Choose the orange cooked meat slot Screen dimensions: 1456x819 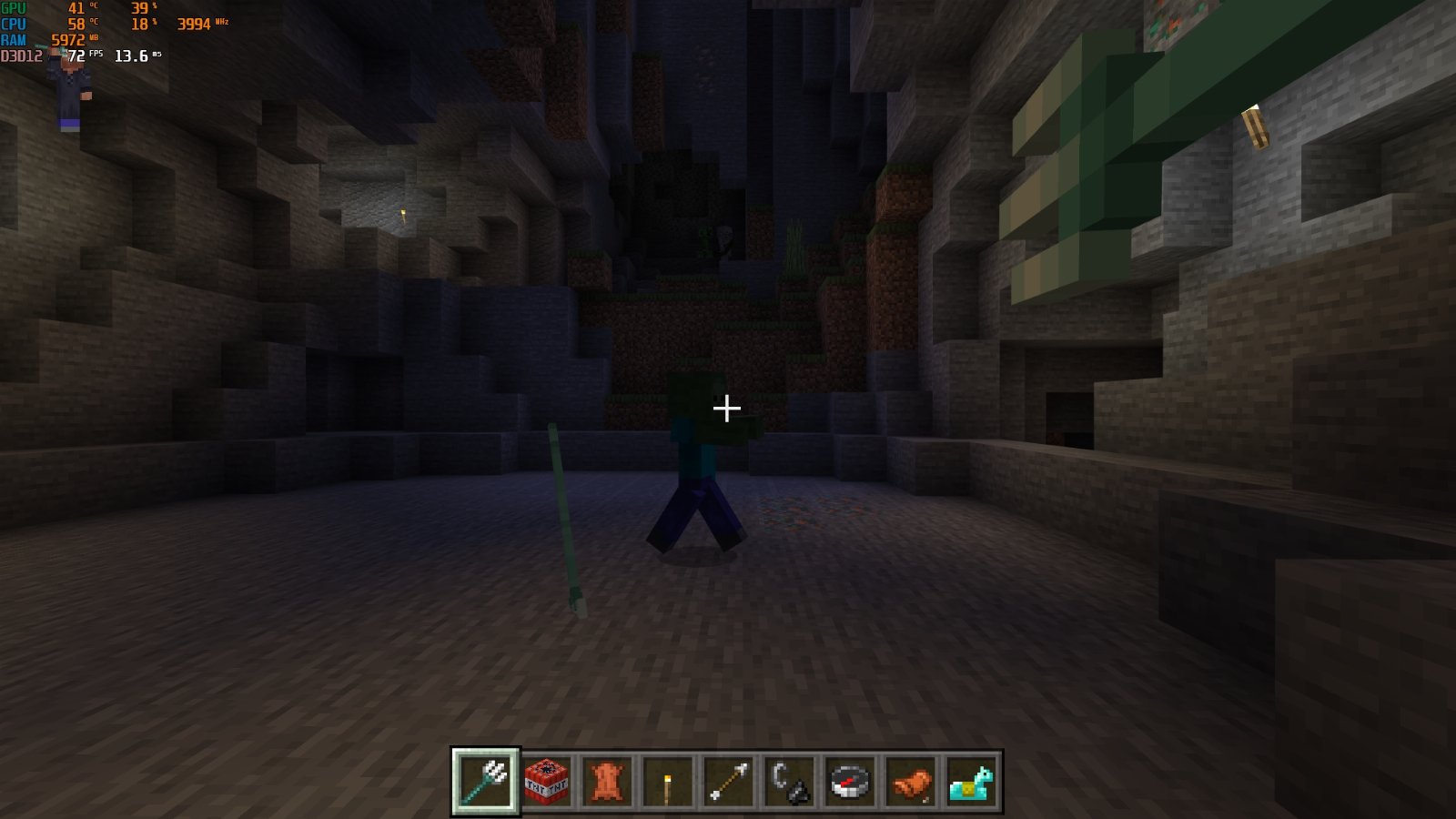pyautogui.click(x=910, y=781)
